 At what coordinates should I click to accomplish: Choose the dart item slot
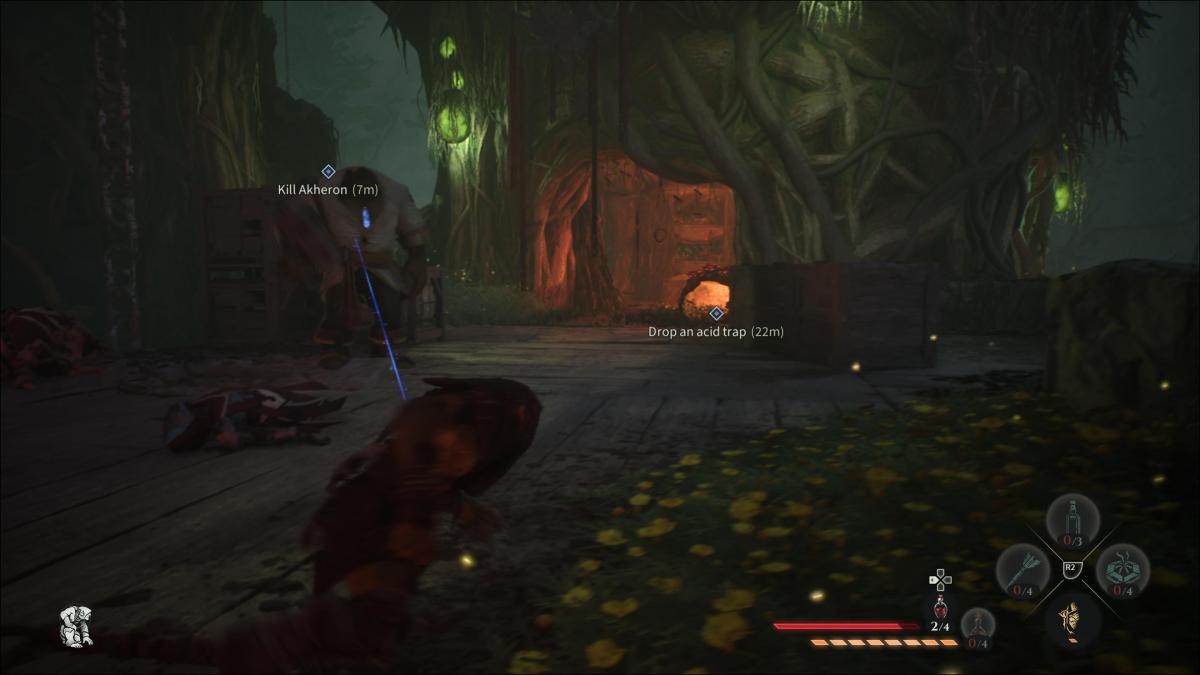tap(1022, 570)
